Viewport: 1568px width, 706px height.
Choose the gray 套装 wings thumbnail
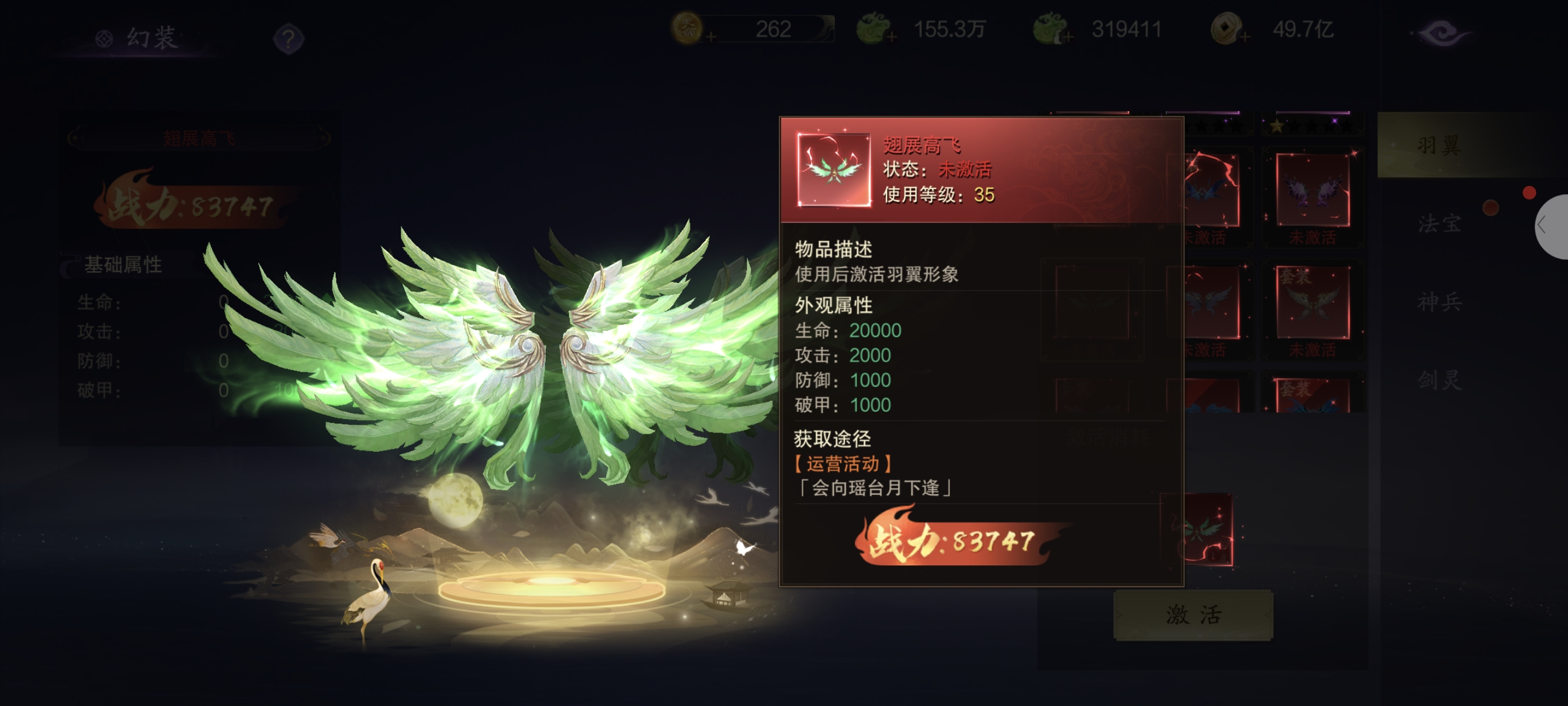(x=1313, y=302)
